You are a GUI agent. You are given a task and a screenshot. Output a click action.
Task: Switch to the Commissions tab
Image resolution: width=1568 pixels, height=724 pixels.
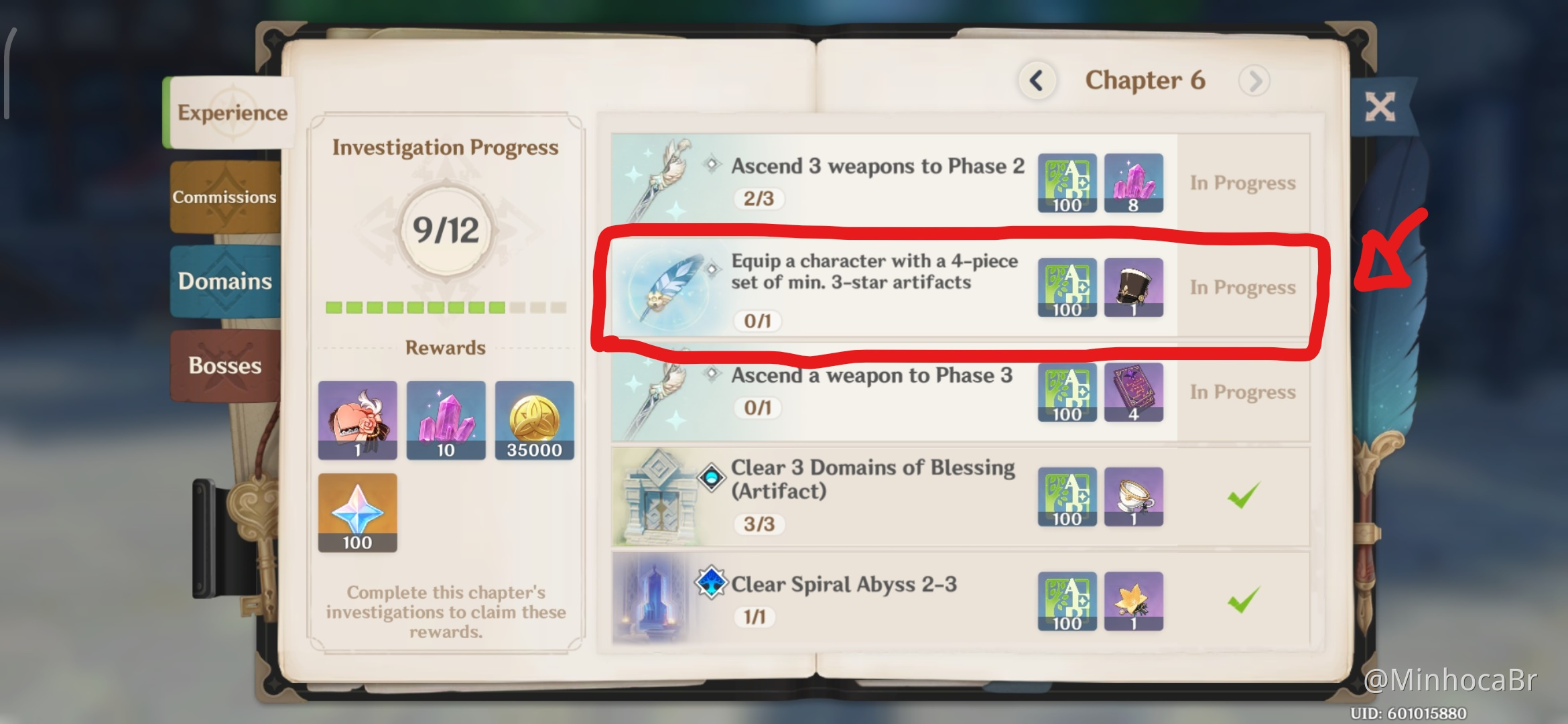pyautogui.click(x=224, y=196)
